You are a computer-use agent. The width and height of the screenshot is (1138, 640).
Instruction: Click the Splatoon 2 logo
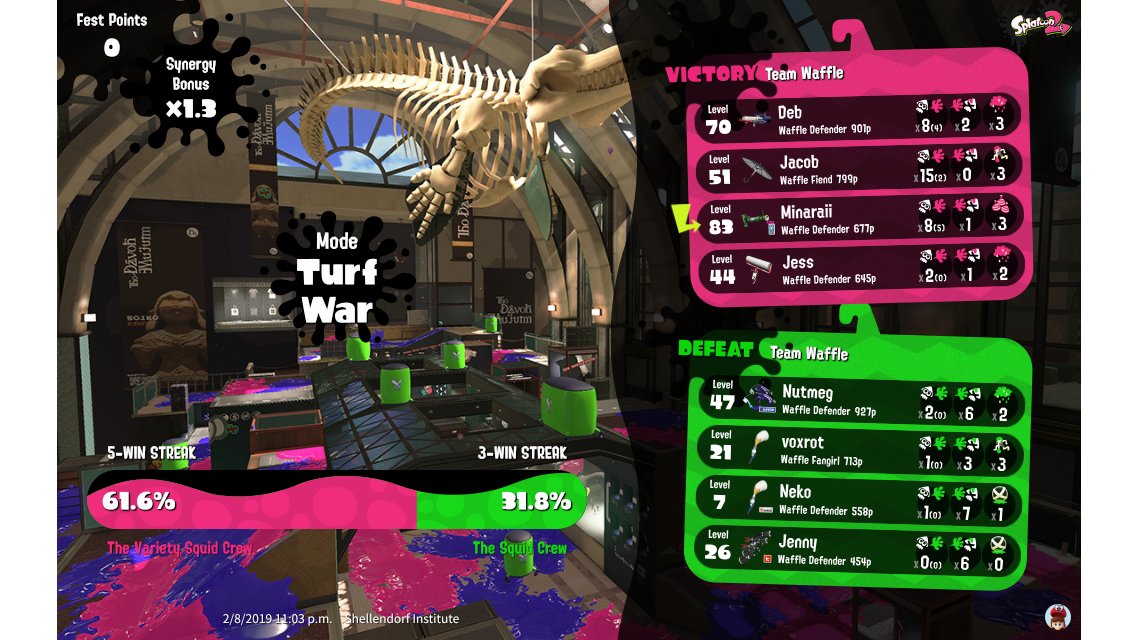click(1040, 25)
